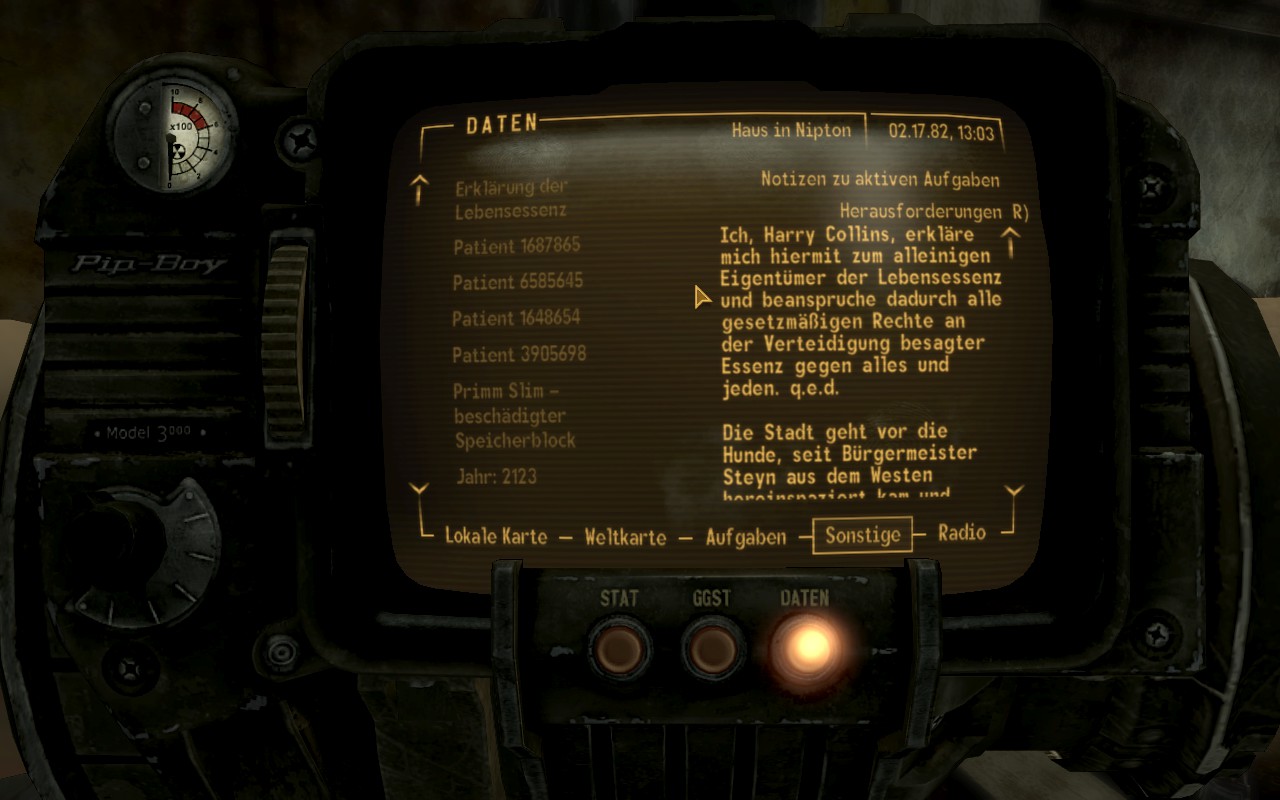Switch to the Lokale Karte tab
Image resolution: width=1280 pixels, height=800 pixels.
click(x=496, y=536)
